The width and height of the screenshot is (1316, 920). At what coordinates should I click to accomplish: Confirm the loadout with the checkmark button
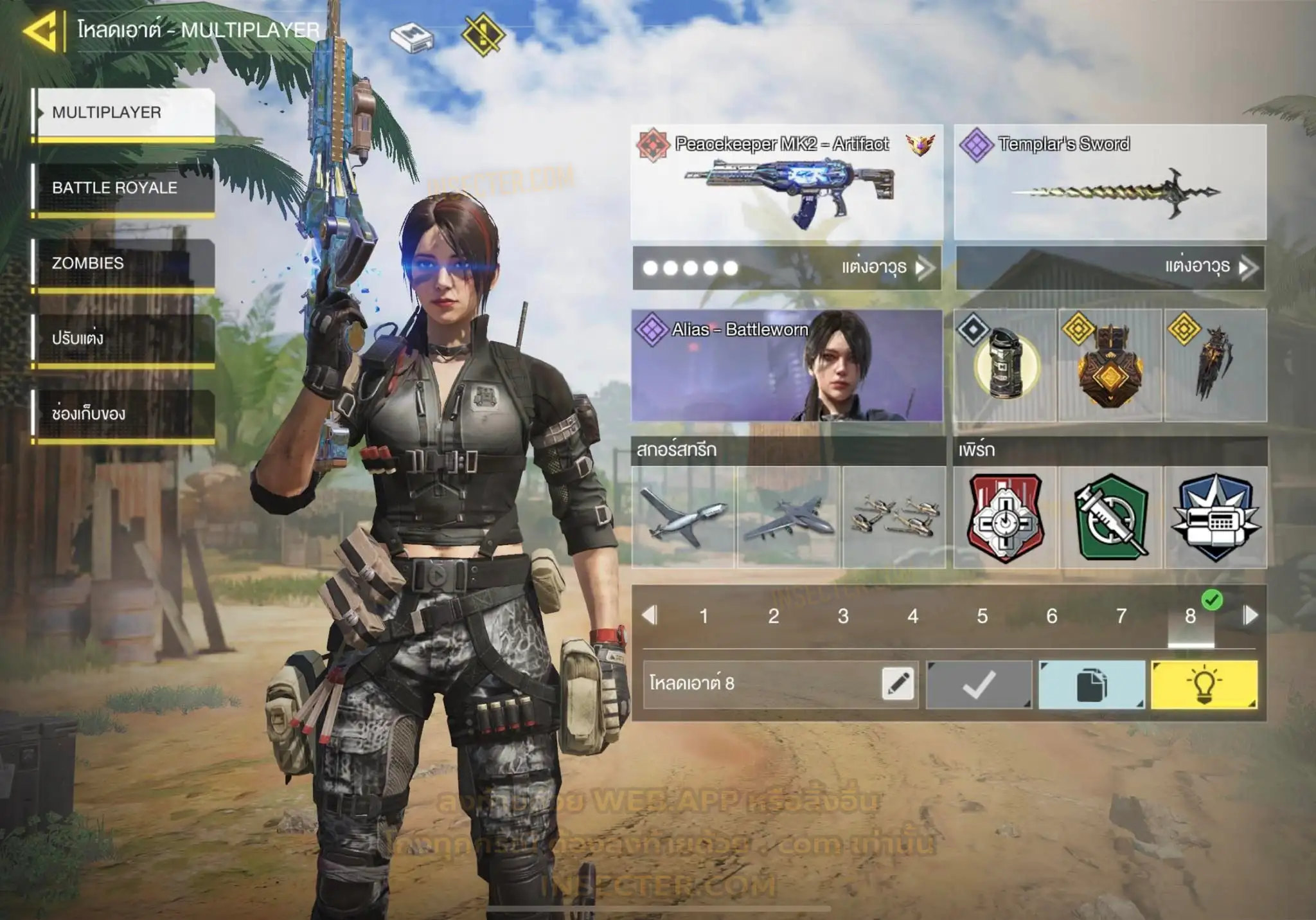979,684
